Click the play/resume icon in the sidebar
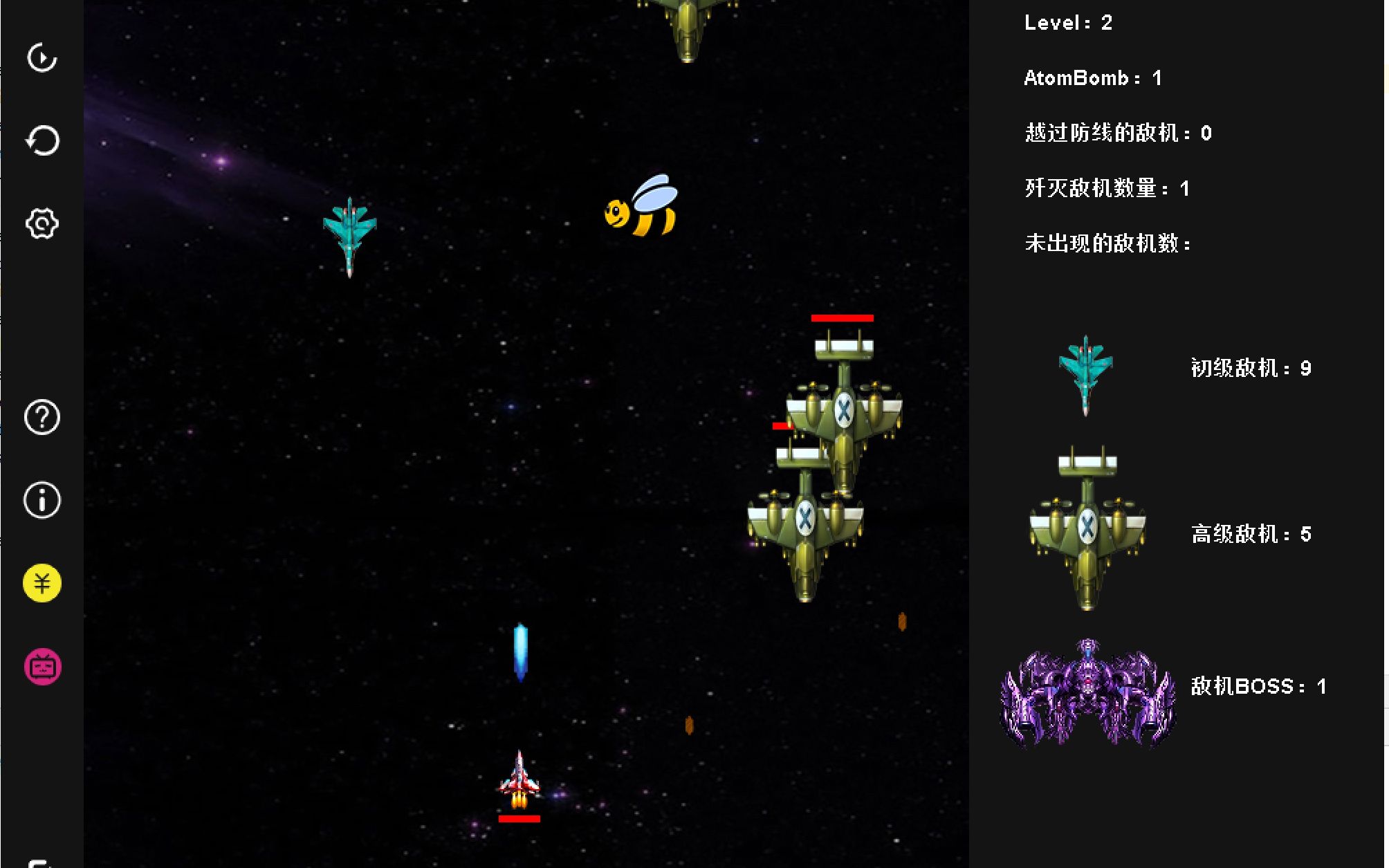This screenshot has width=1389, height=868. click(42, 58)
